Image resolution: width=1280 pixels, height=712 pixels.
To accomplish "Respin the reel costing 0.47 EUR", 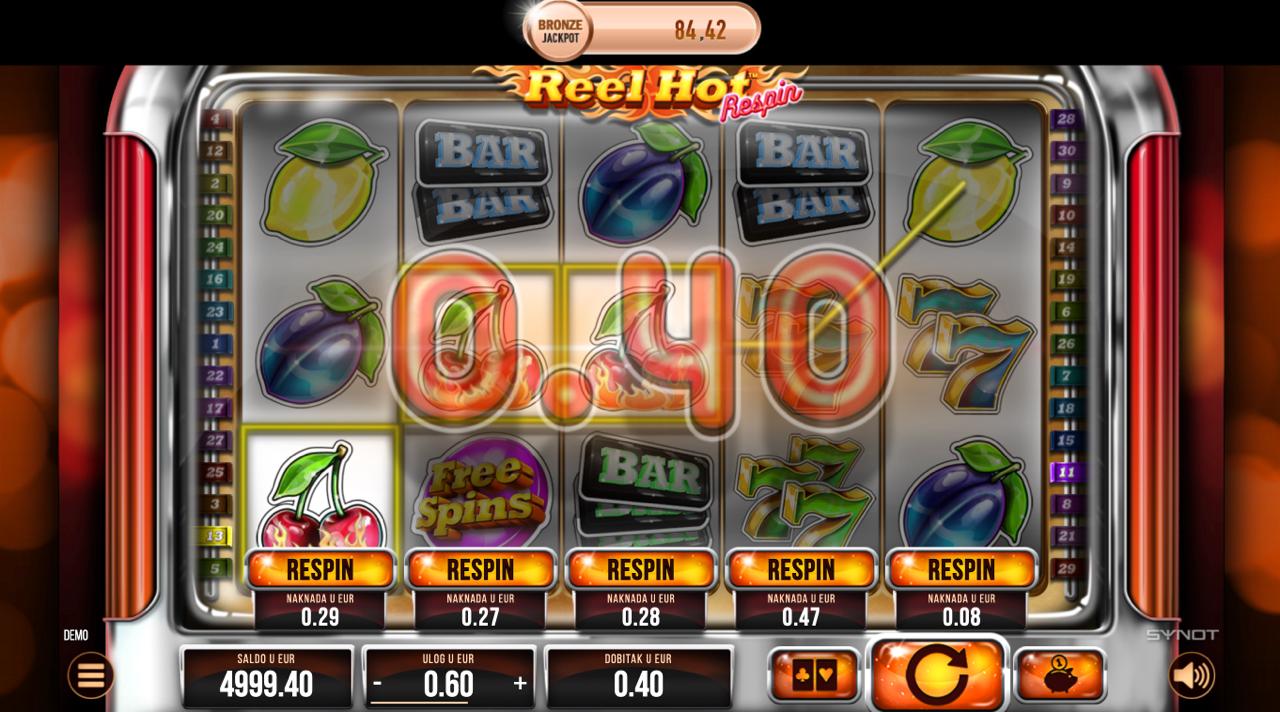I will pos(801,569).
